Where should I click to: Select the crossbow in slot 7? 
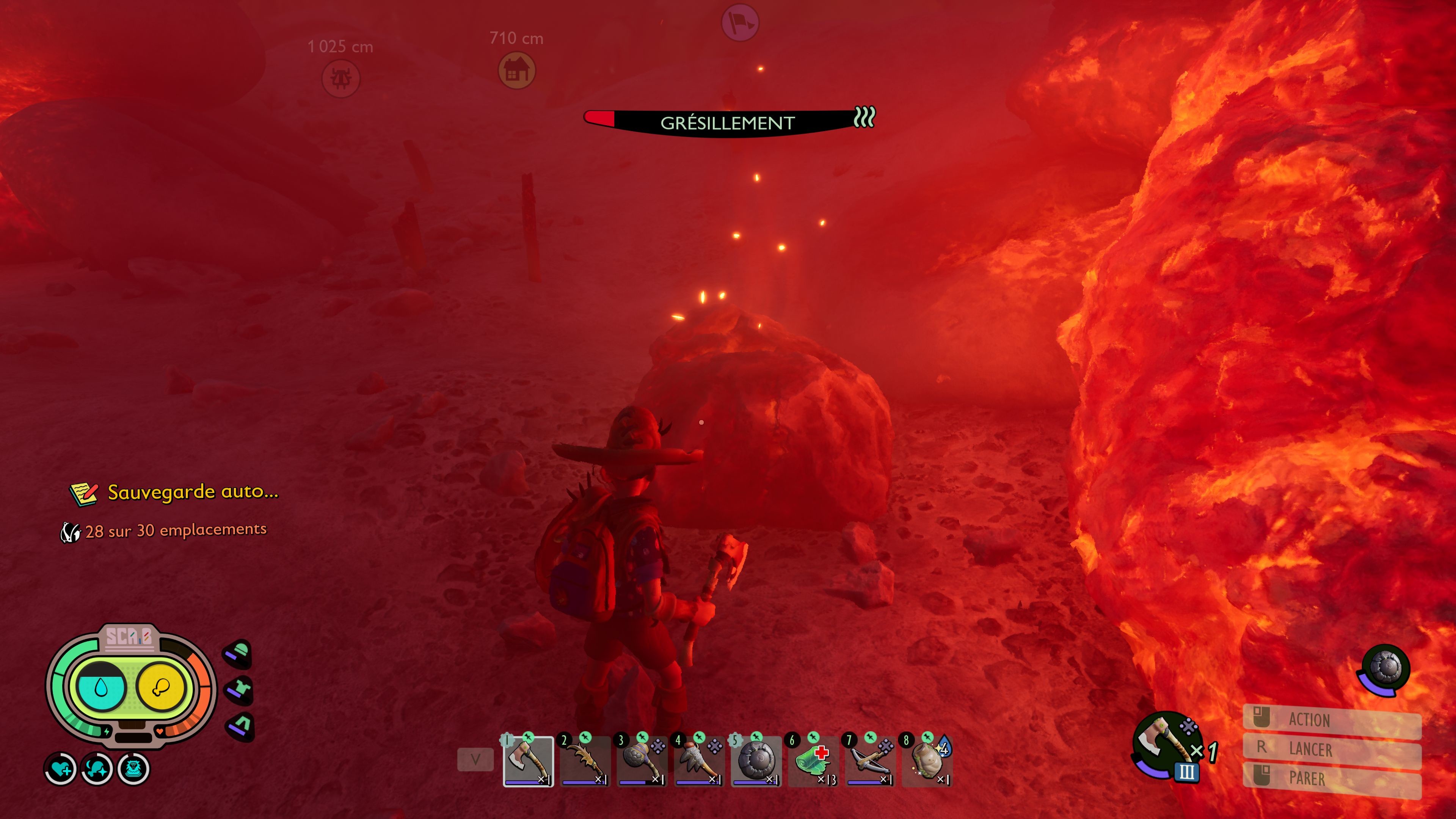point(870,761)
